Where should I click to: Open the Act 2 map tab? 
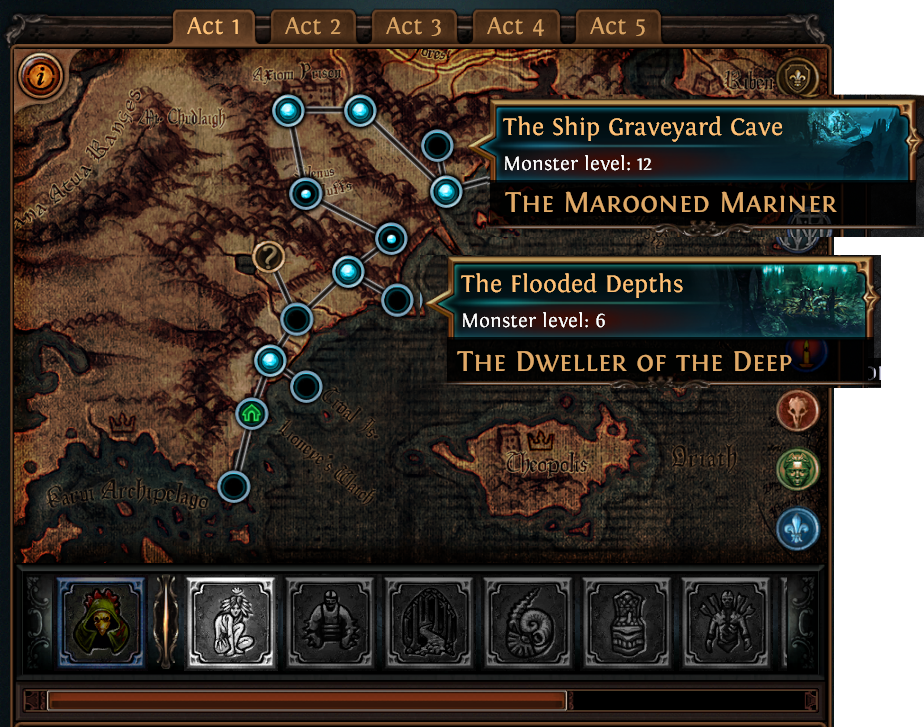pos(313,27)
